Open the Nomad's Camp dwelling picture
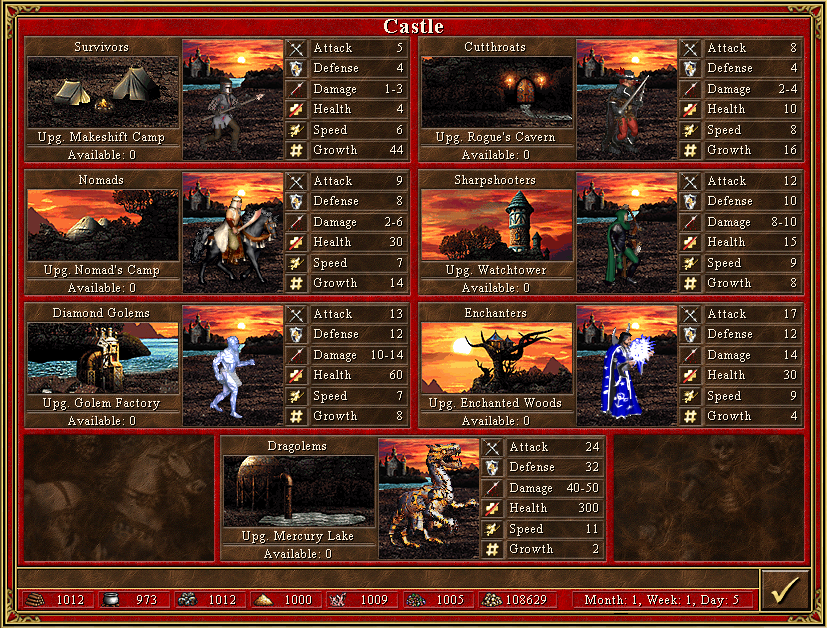 (103, 225)
